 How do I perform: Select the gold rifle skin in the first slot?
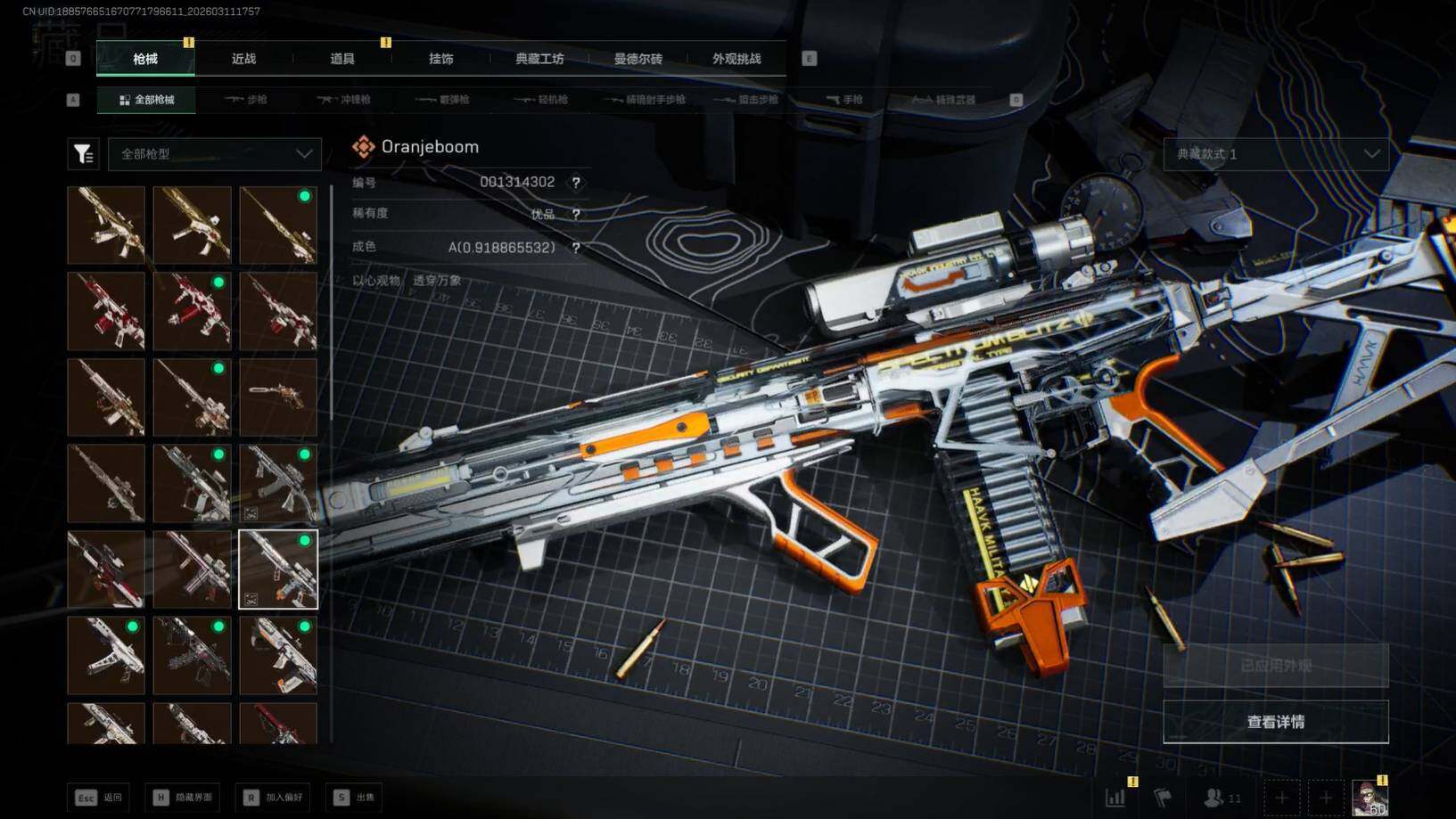(106, 225)
